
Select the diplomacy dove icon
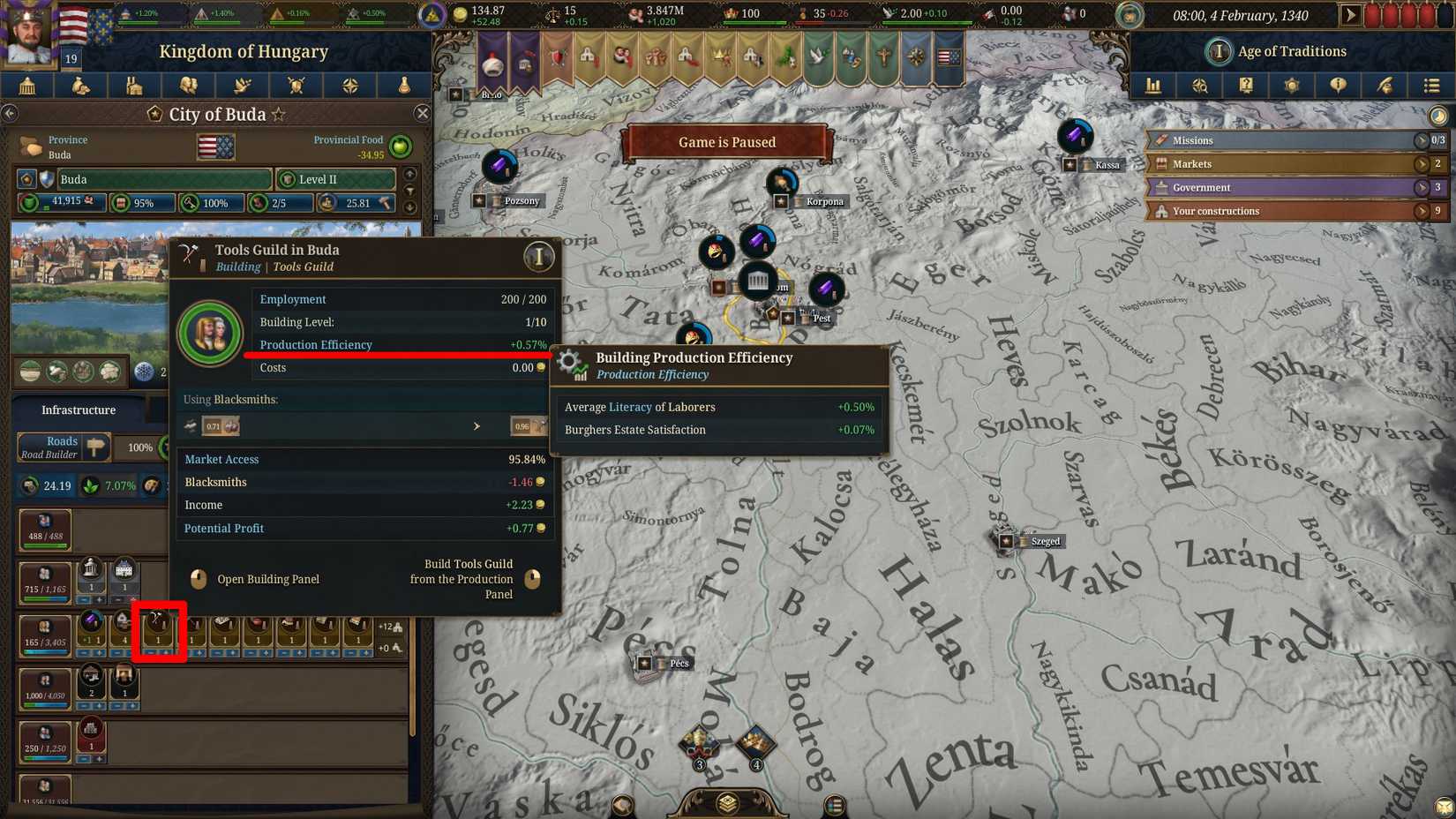[243, 85]
